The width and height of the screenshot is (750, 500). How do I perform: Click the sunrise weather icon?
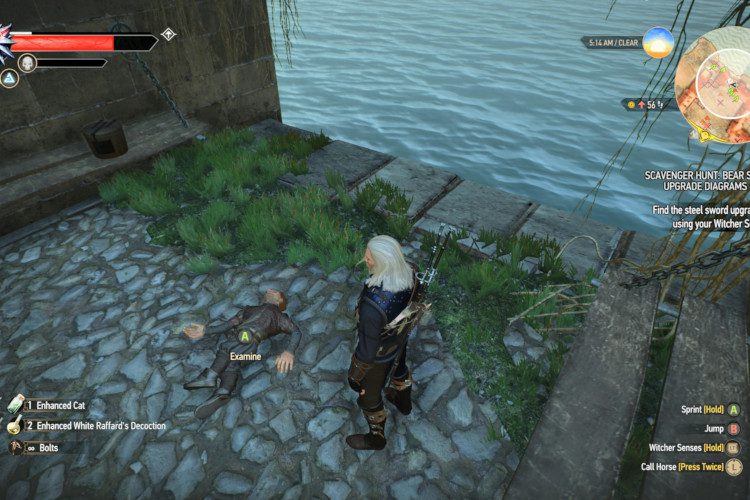(x=658, y=43)
